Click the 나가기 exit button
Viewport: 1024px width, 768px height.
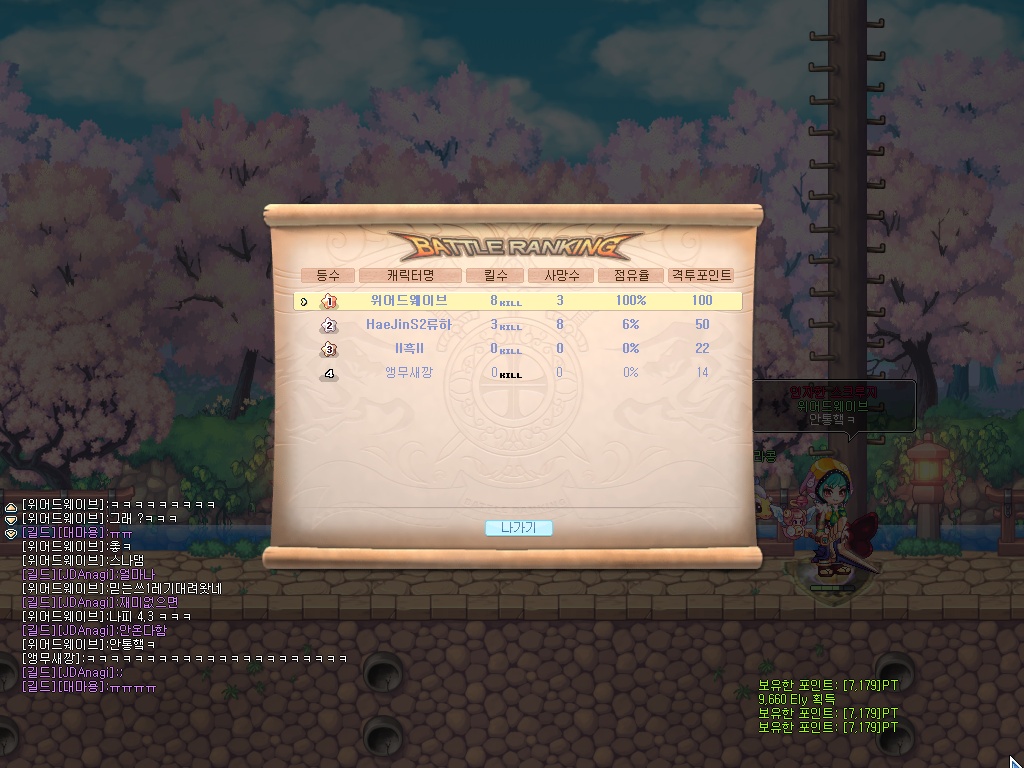[518, 528]
